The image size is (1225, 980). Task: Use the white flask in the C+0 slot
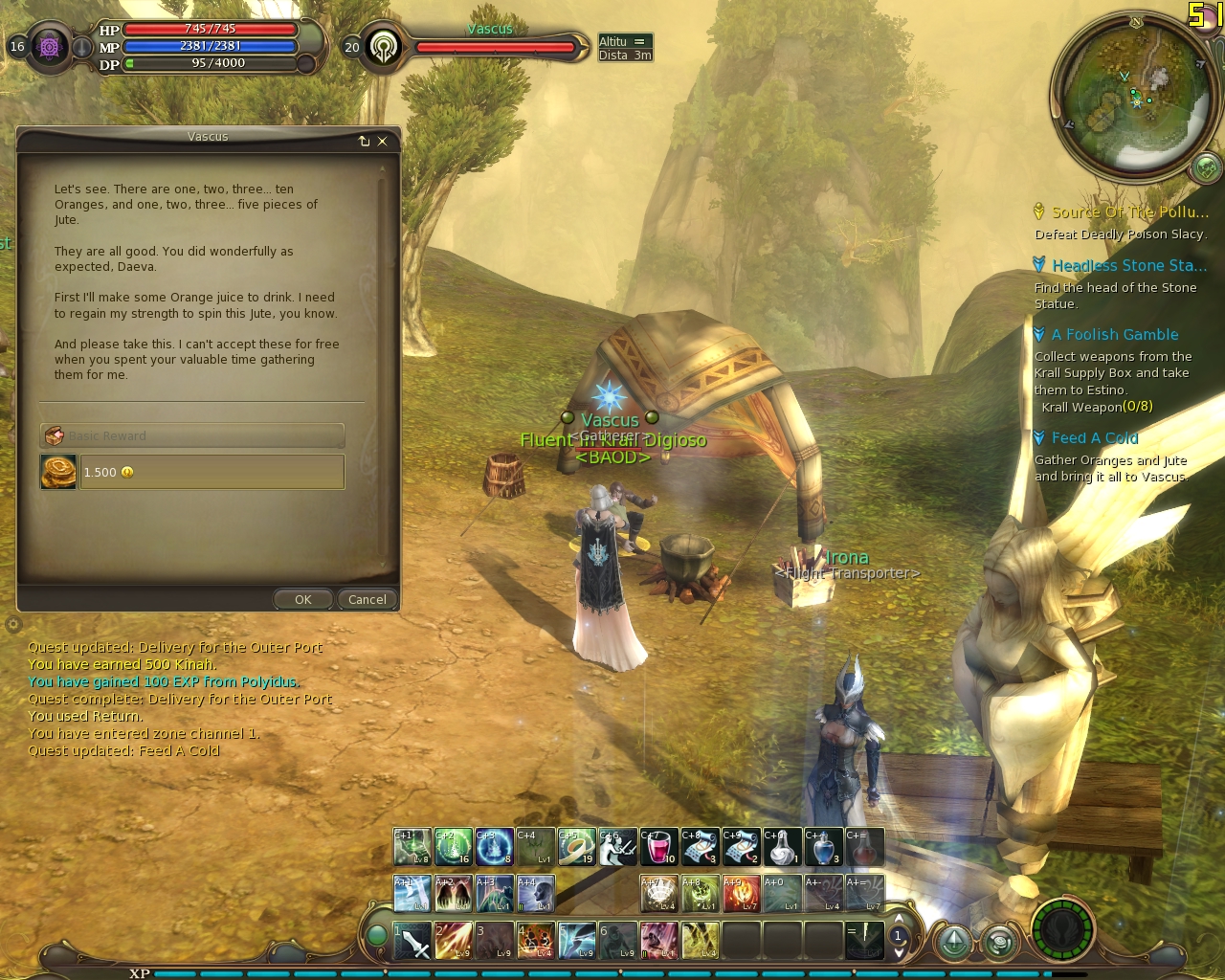tap(782, 847)
